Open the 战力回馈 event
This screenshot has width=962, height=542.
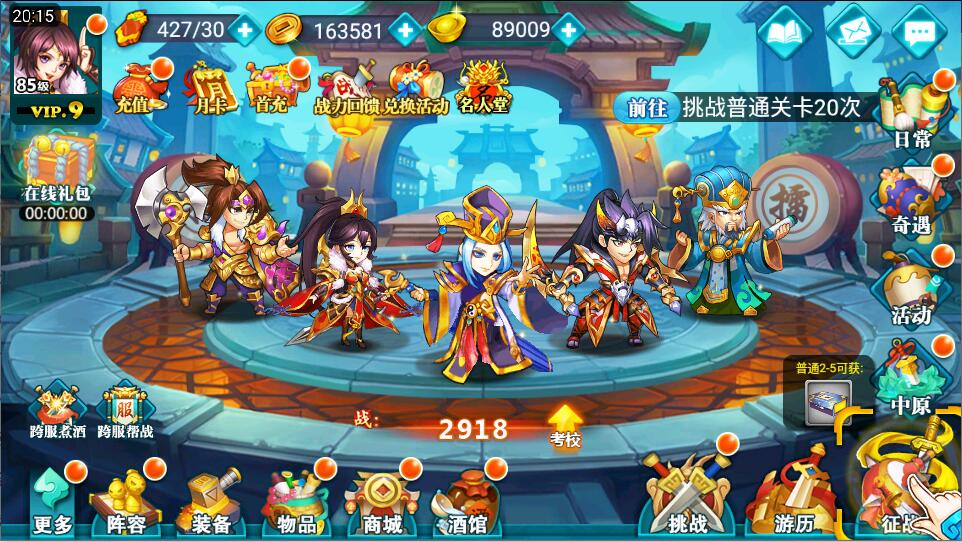pyautogui.click(x=345, y=86)
